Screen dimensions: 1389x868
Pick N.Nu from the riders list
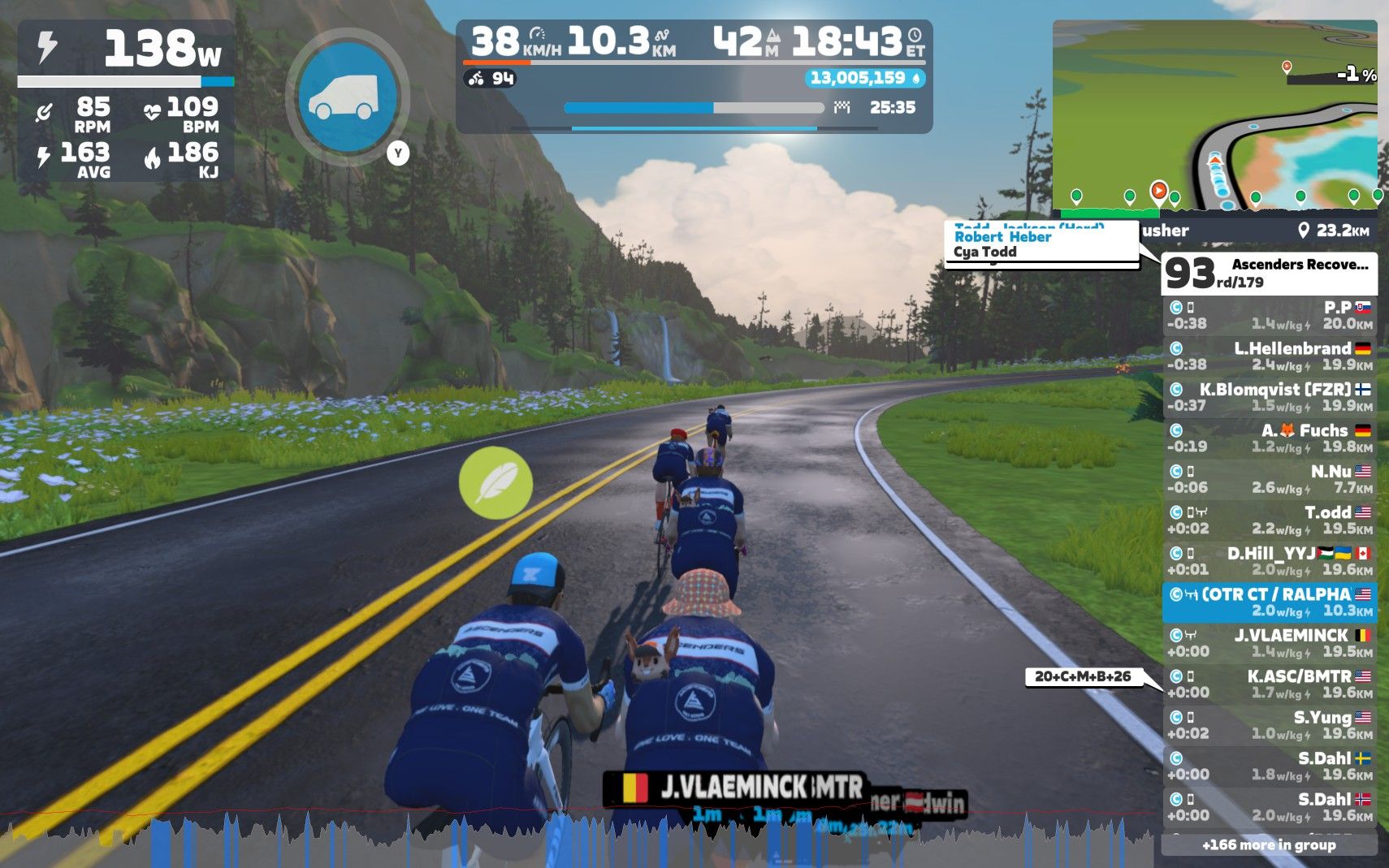tap(1269, 479)
